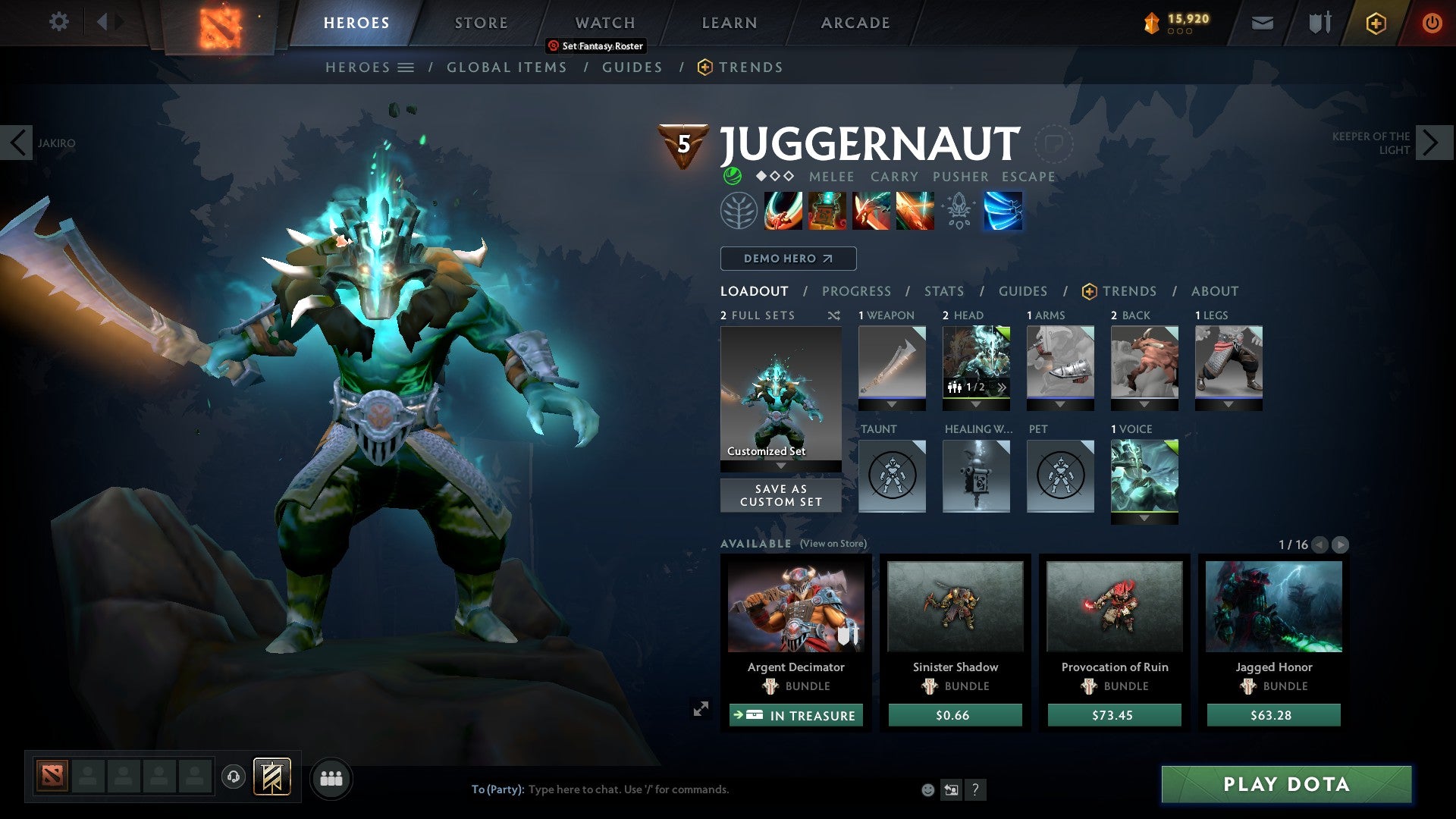Open notifications via the envelope icon
Image resolution: width=1456 pixels, height=819 pixels.
1262,23
